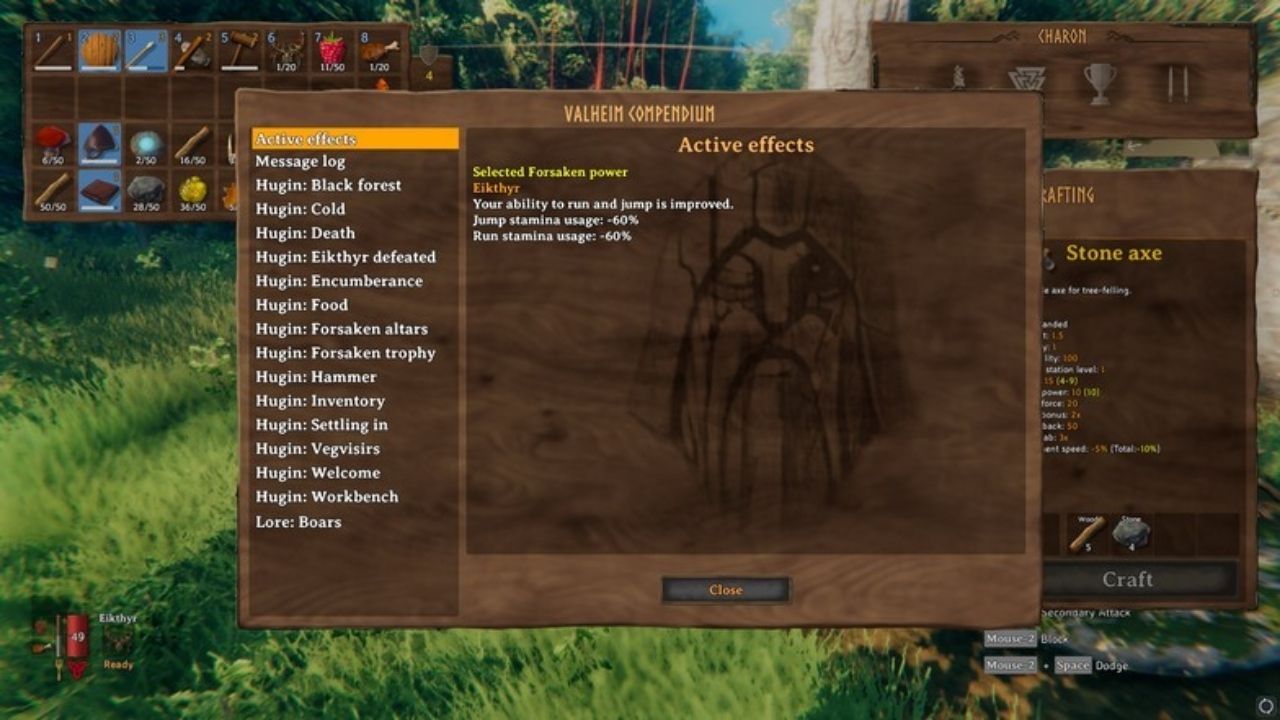
Task: Click the red health bar at bottom left
Action: (75, 634)
